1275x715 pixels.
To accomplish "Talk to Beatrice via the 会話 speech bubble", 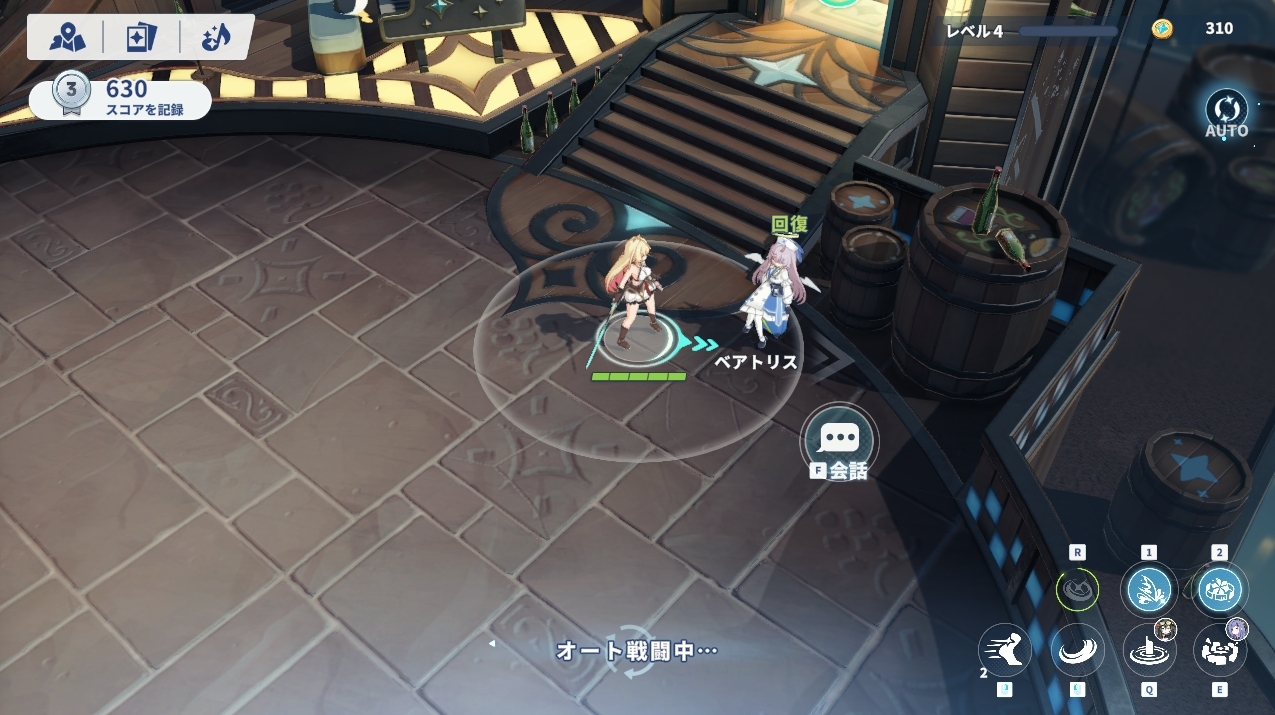I will coord(839,440).
